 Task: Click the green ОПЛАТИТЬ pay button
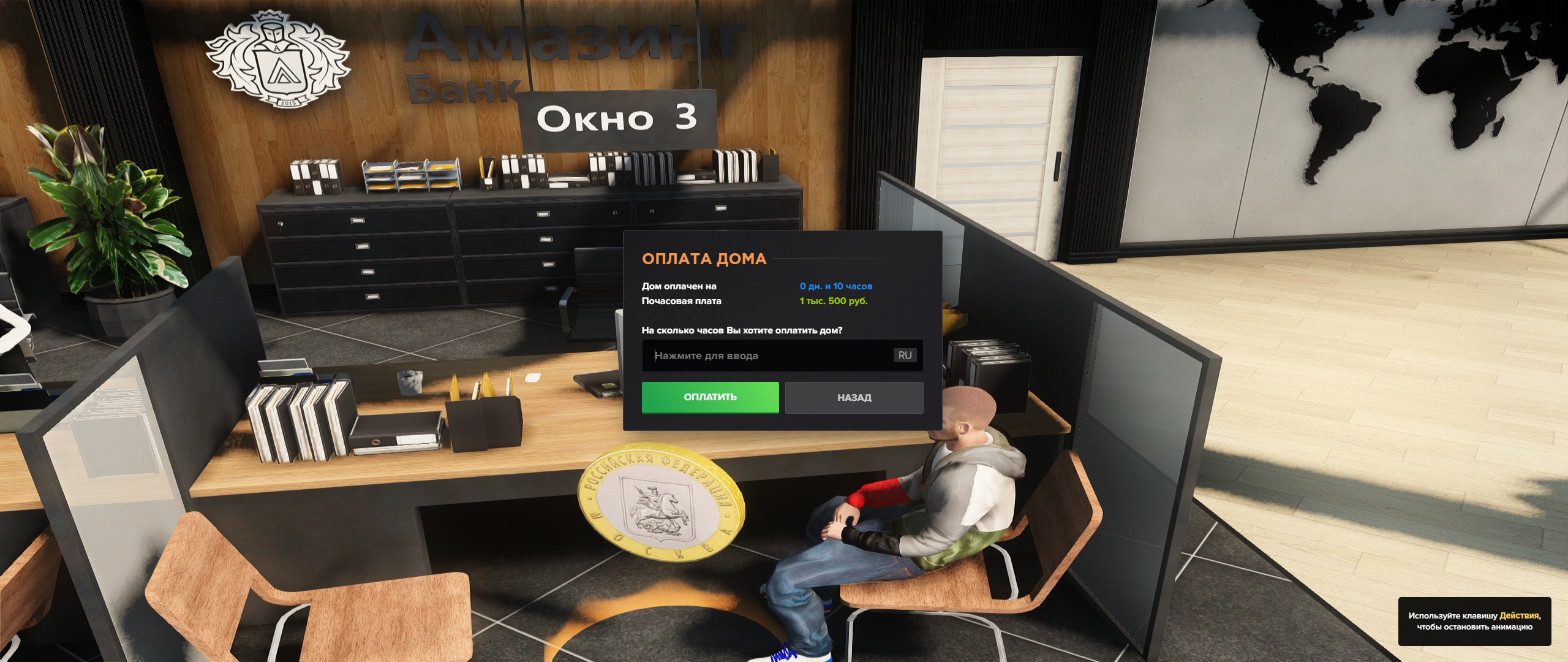click(x=710, y=397)
